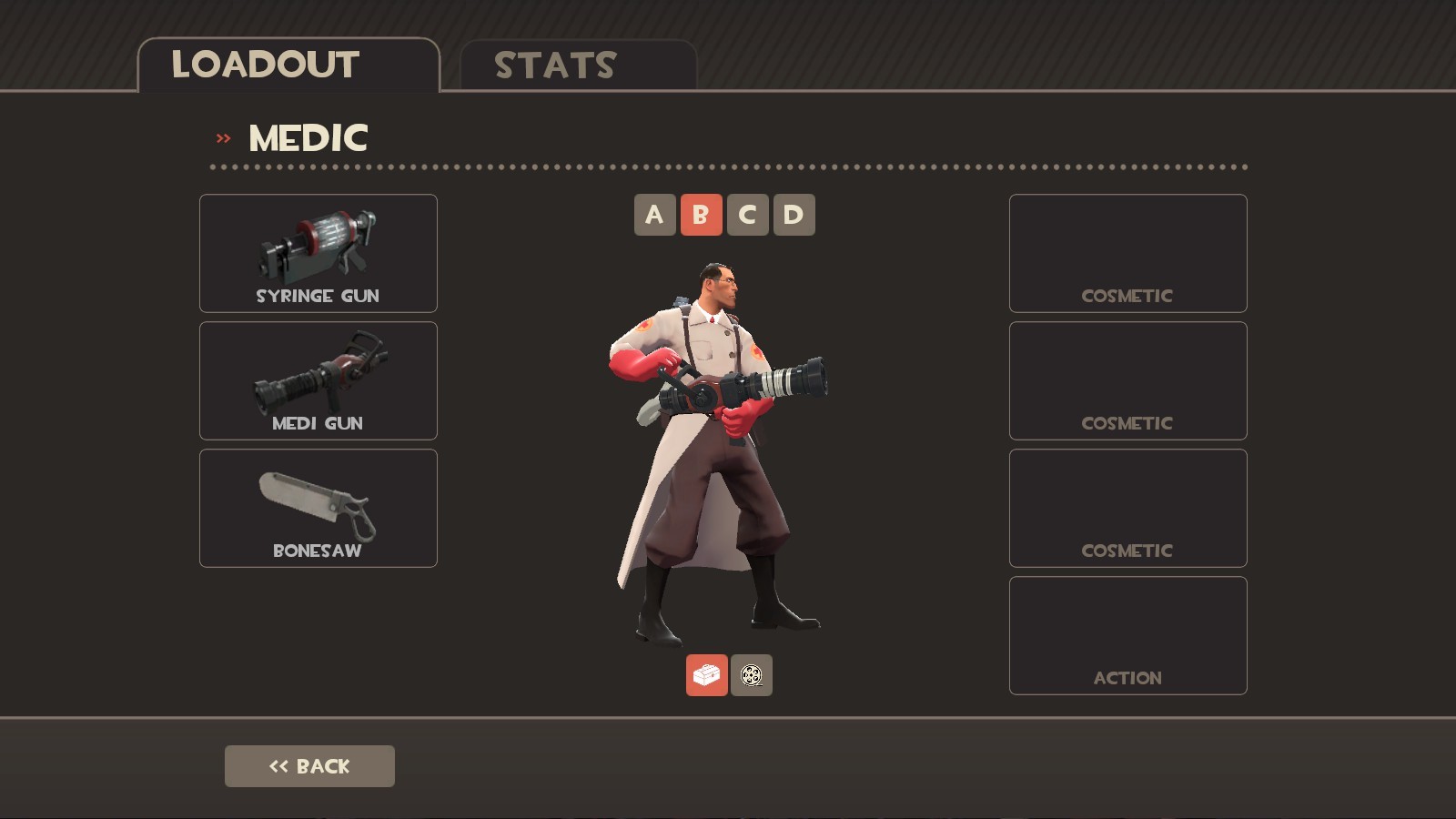Click the SYRINGE GUN slot label

[318, 295]
